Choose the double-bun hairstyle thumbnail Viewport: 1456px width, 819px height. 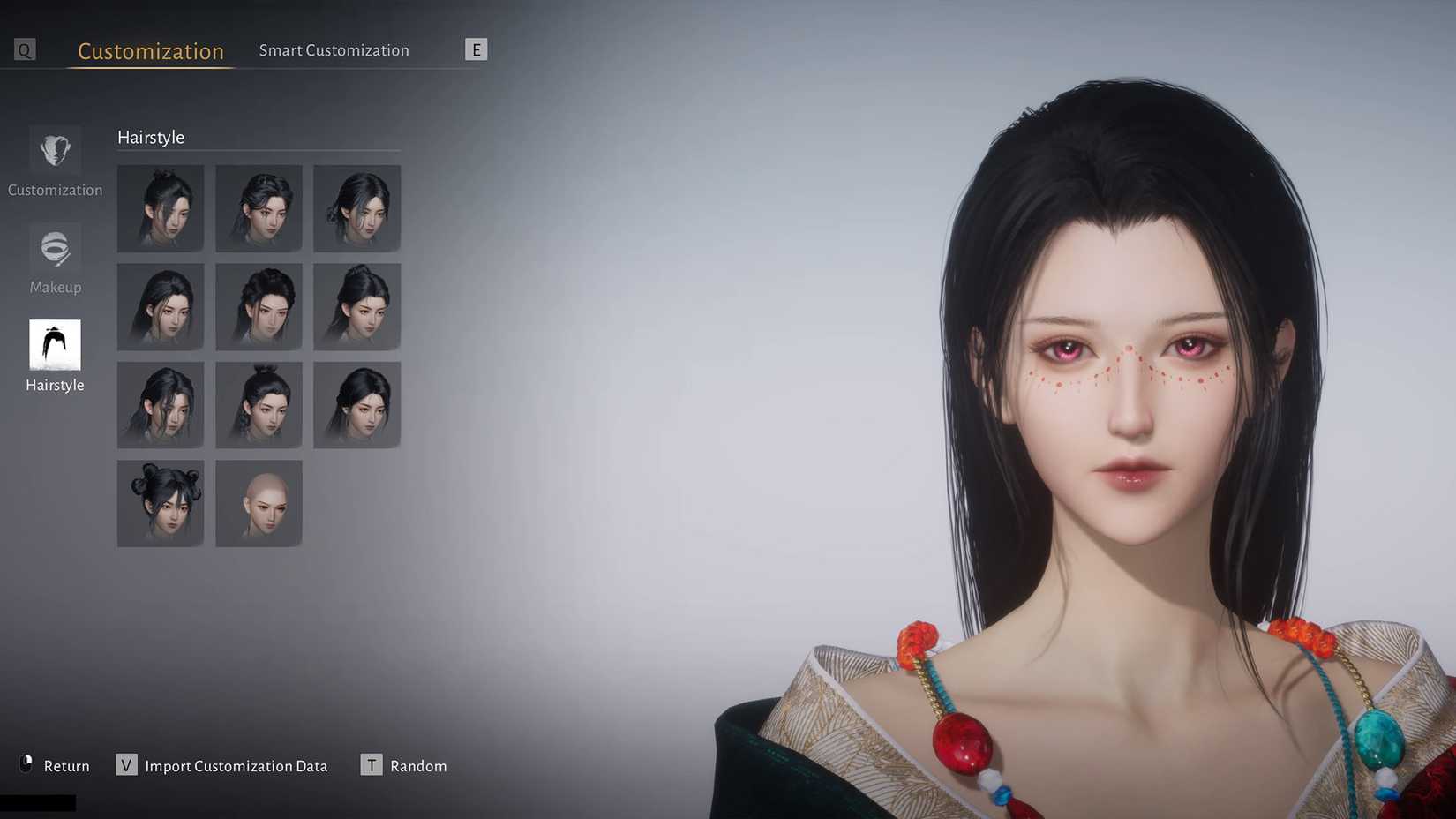(x=161, y=503)
